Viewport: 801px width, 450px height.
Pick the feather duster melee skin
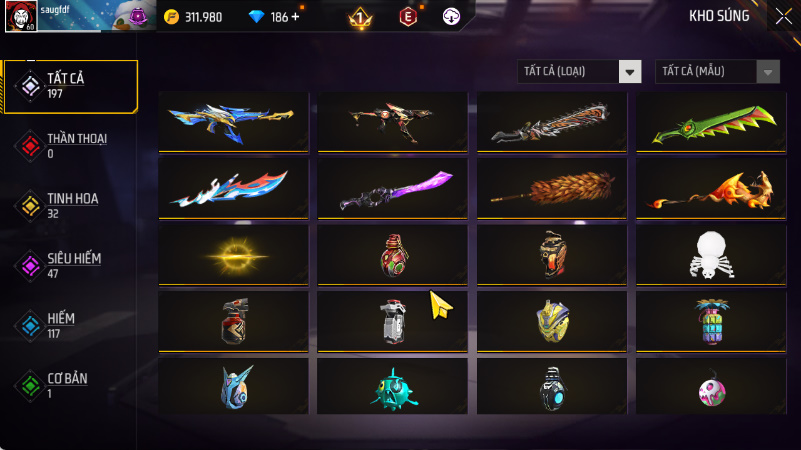click(552, 188)
